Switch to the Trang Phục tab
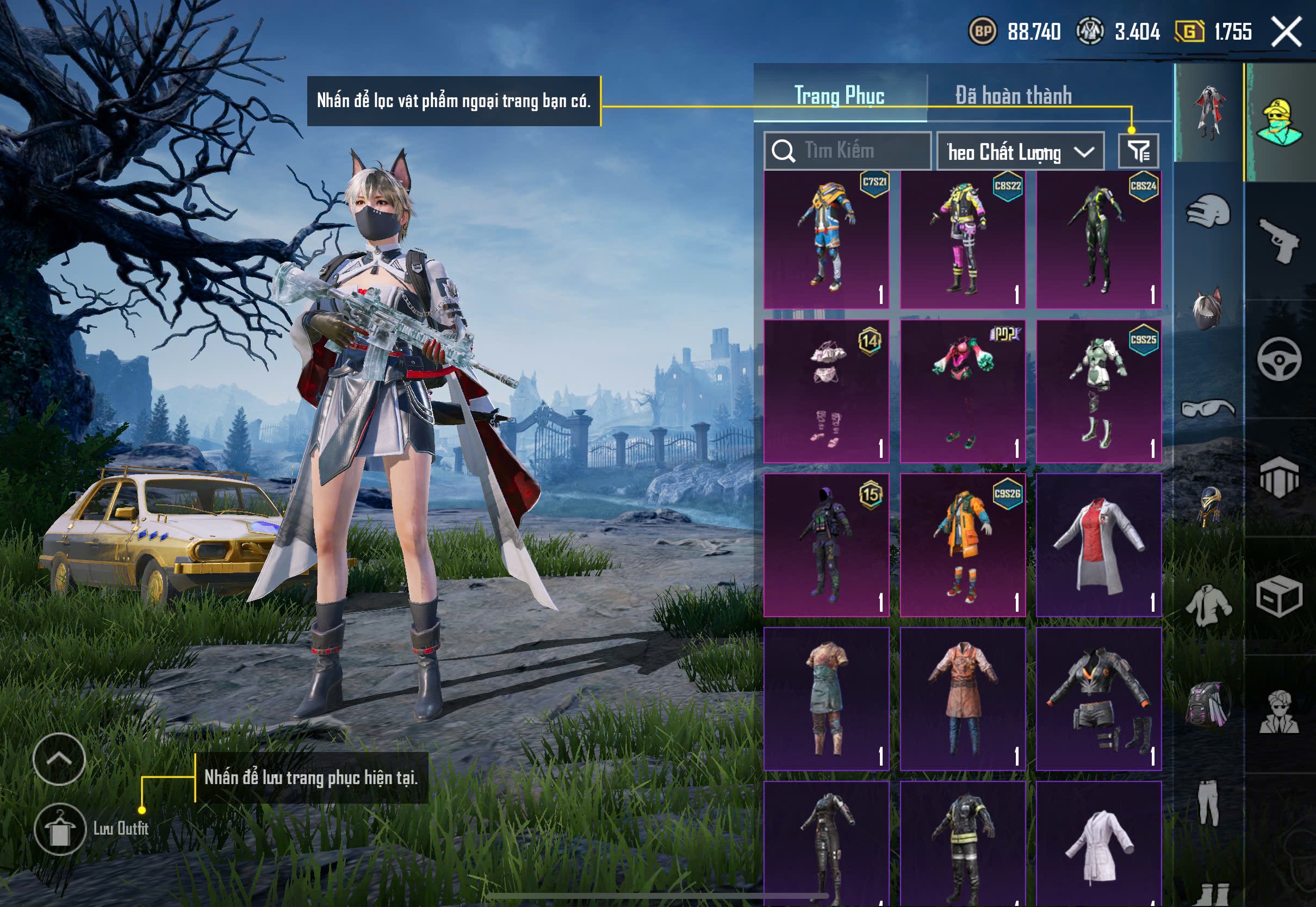 [x=839, y=95]
